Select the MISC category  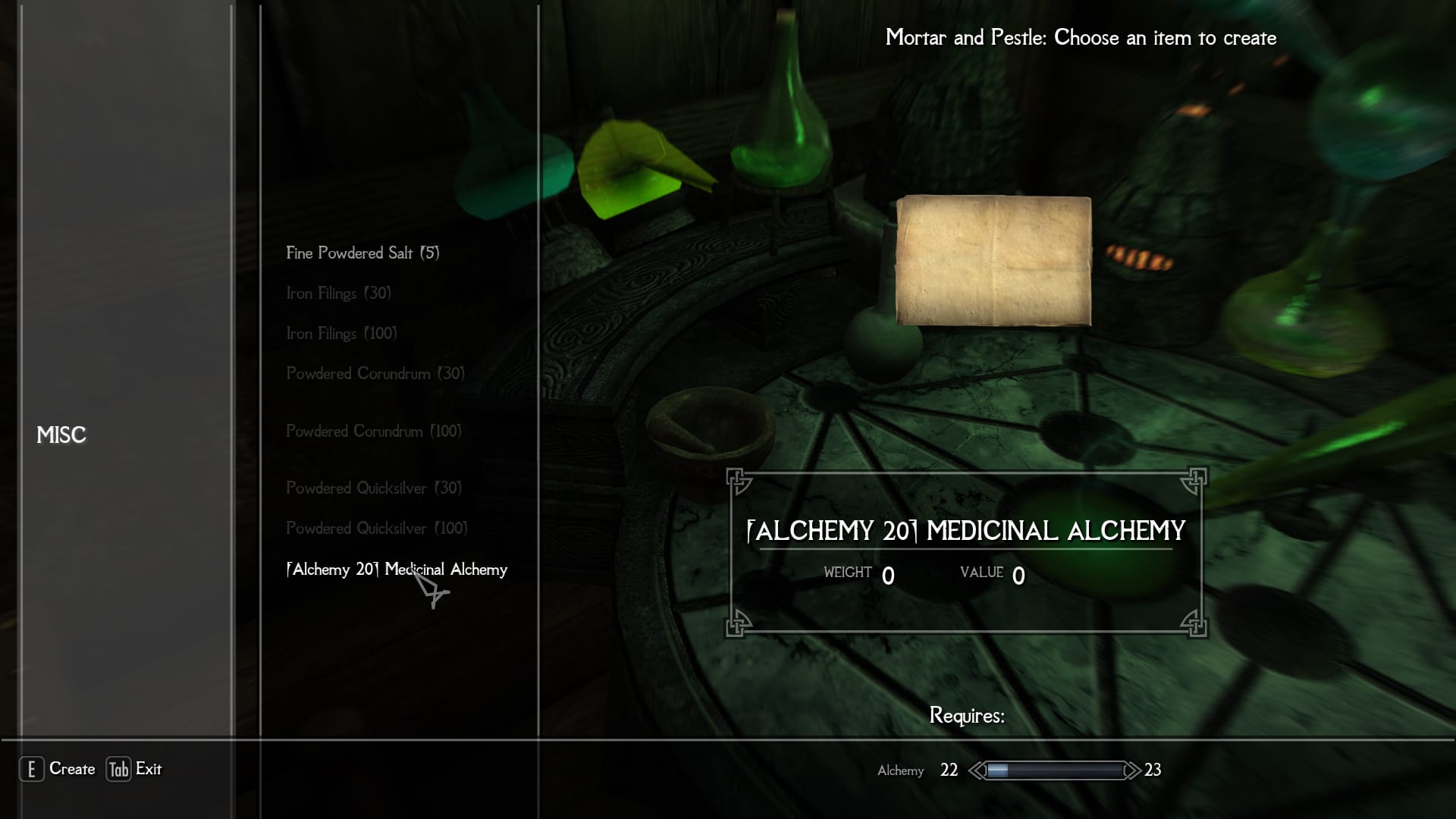pyautogui.click(x=61, y=435)
